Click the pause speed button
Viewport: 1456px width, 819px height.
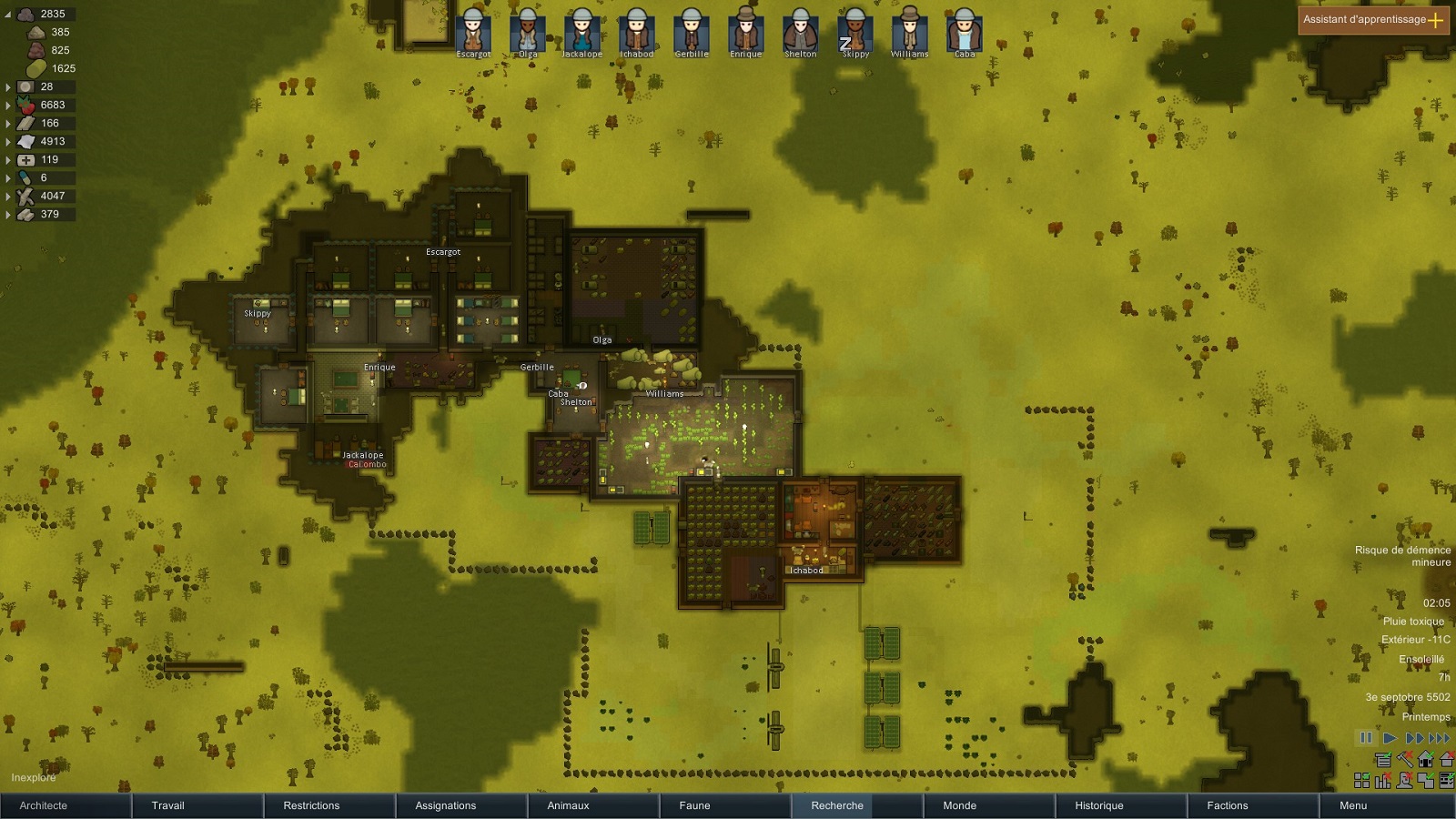[x=1366, y=738]
